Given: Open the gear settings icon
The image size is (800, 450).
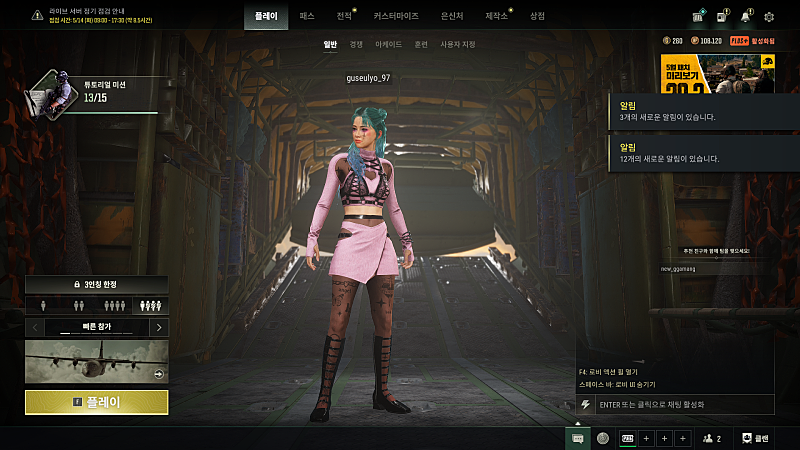Looking at the screenshot, I should (769, 17).
